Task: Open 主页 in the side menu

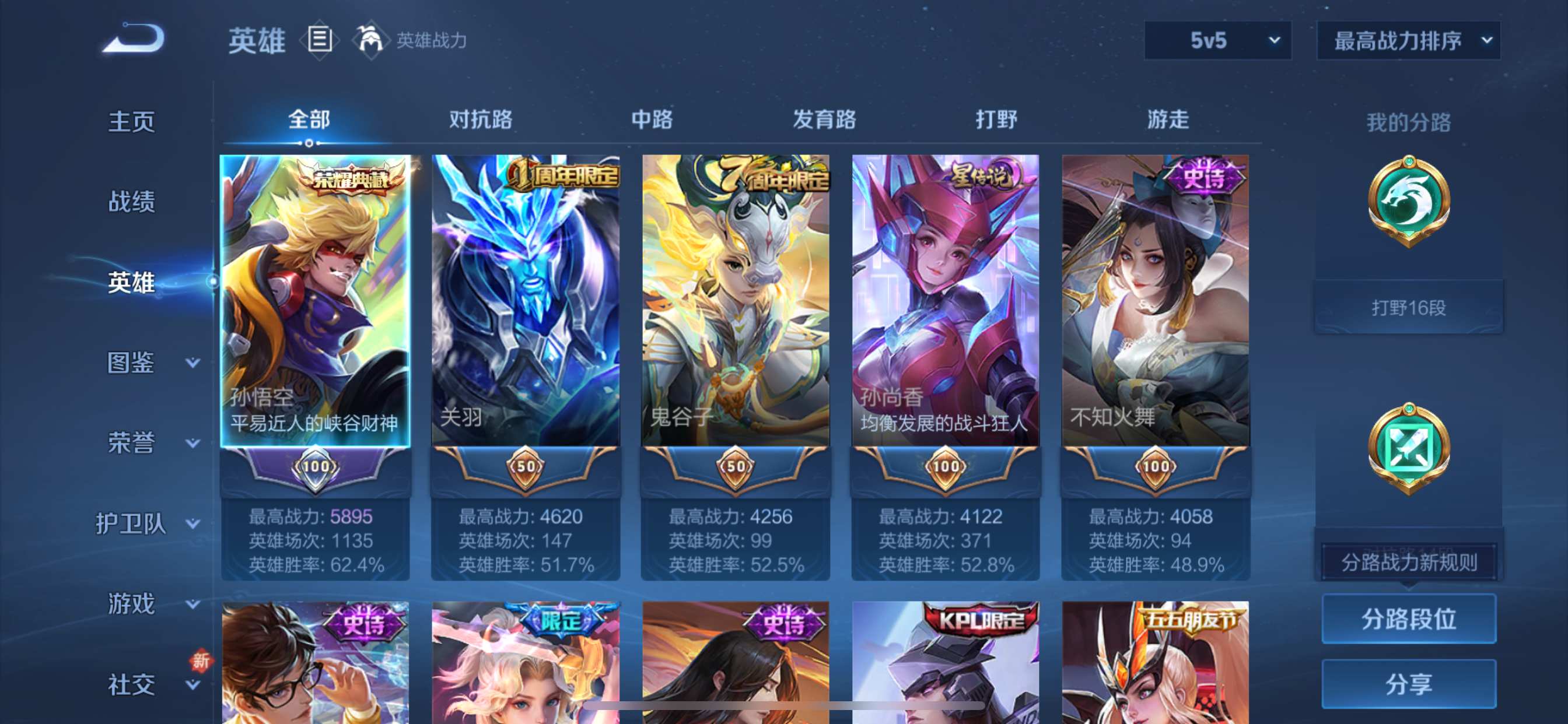Action: (x=131, y=122)
